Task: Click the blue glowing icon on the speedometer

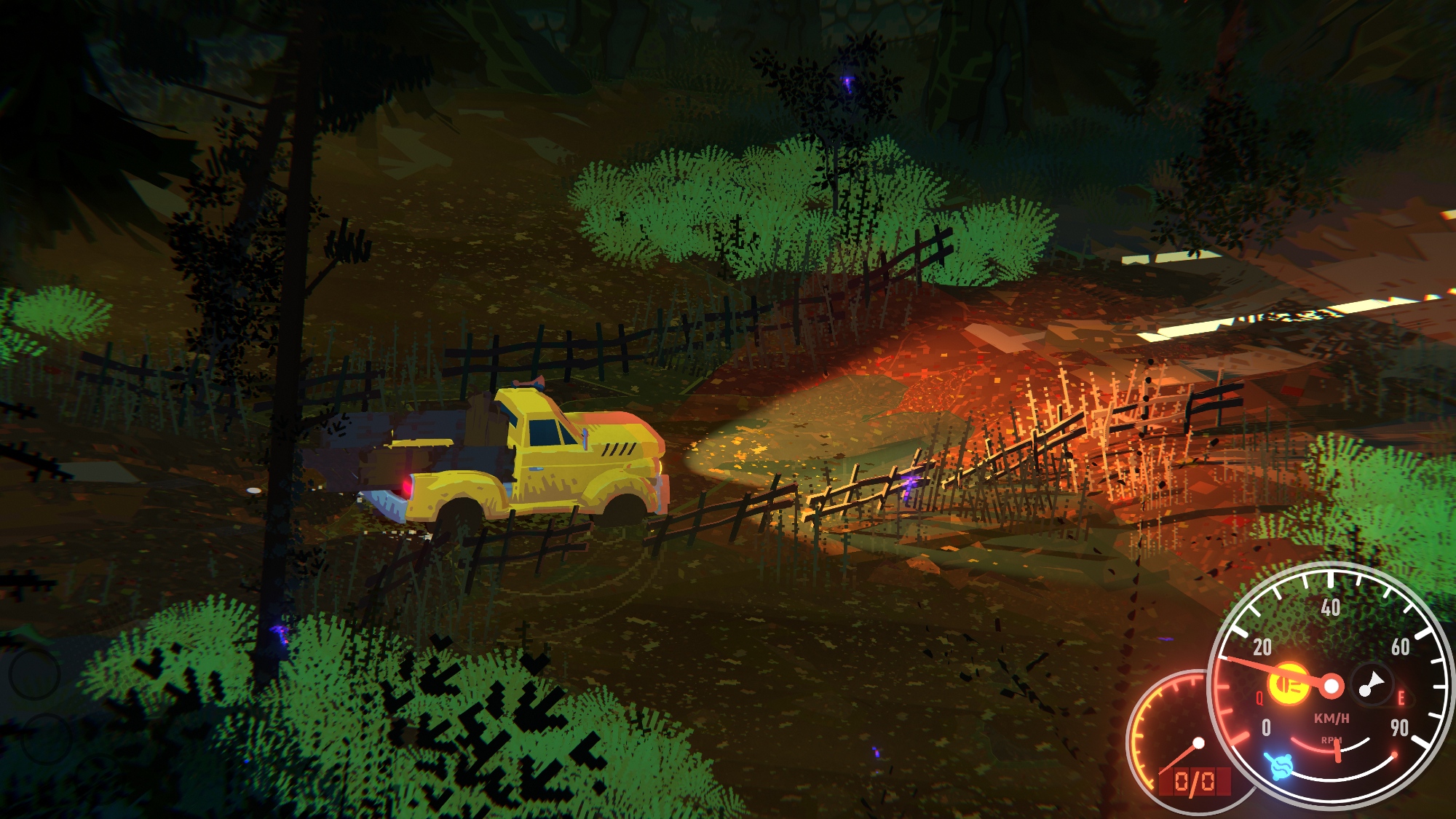Action: click(x=1278, y=766)
